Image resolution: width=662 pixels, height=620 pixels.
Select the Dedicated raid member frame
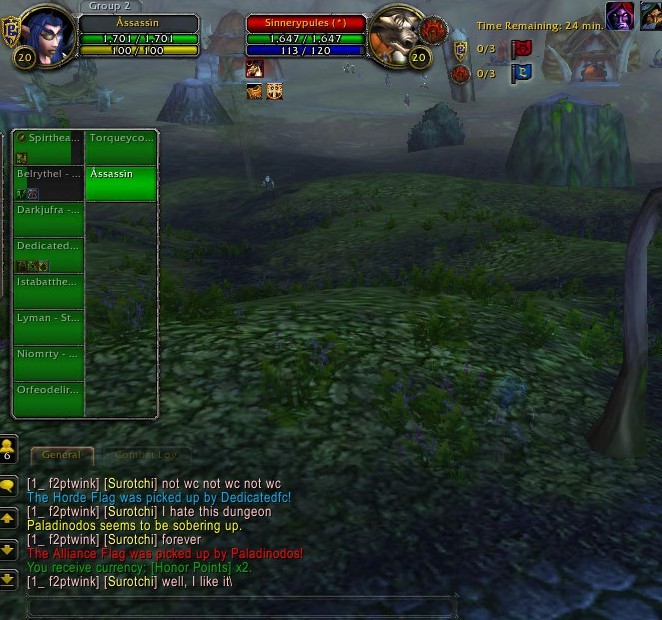(48, 255)
